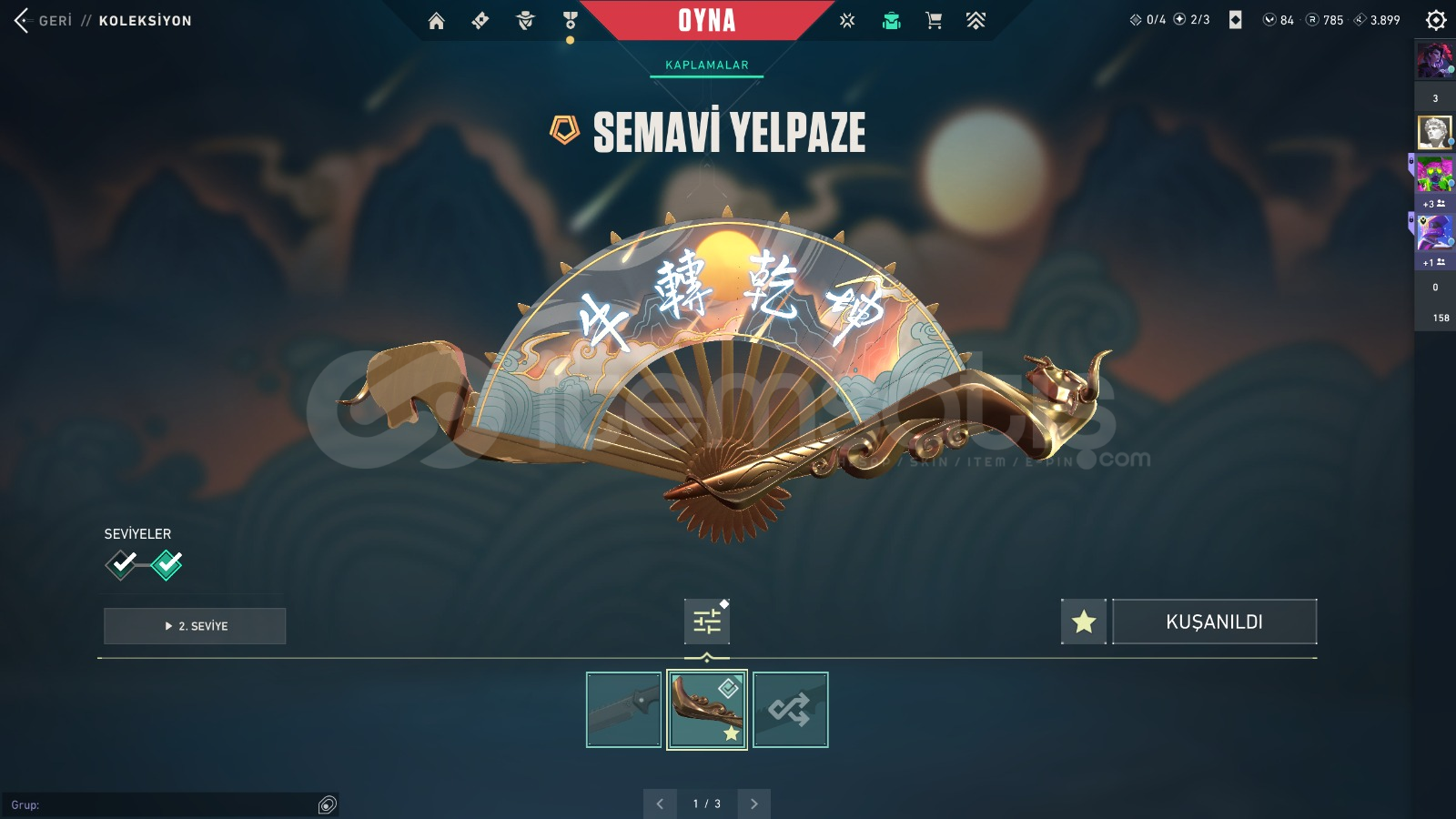The height and width of the screenshot is (819, 1456).
Task: Toggle the favorite star button
Action: point(1084,622)
